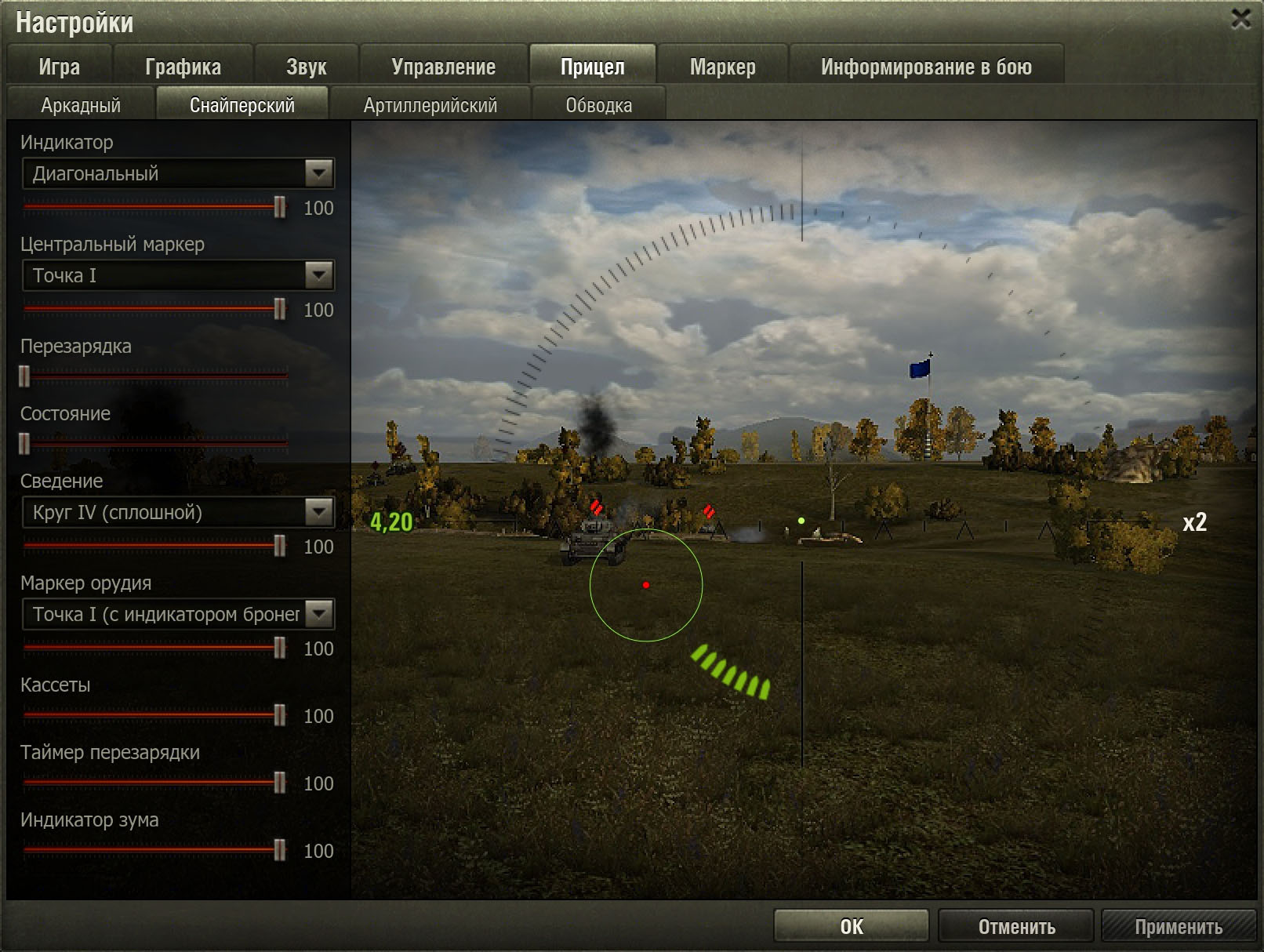The width and height of the screenshot is (1264, 952).
Task: Click the Перезарядка opacity slider
Action: [x=154, y=377]
